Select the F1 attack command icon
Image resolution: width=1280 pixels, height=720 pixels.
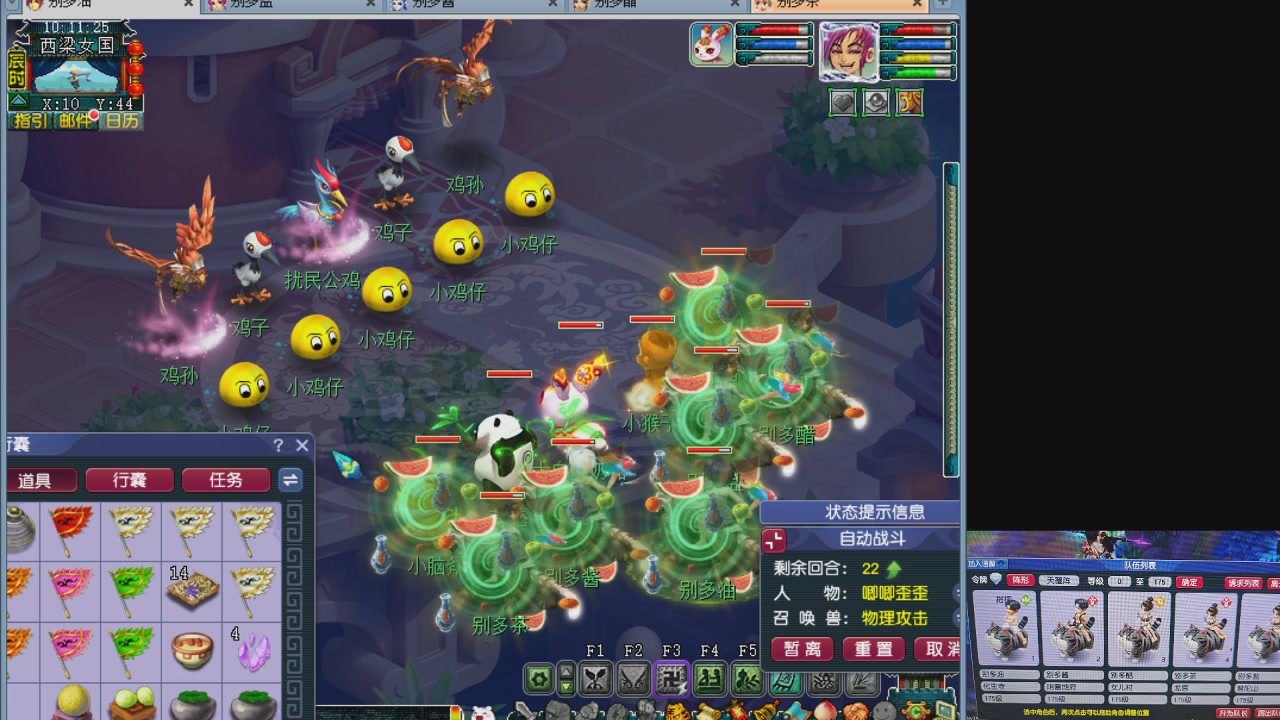[596, 679]
